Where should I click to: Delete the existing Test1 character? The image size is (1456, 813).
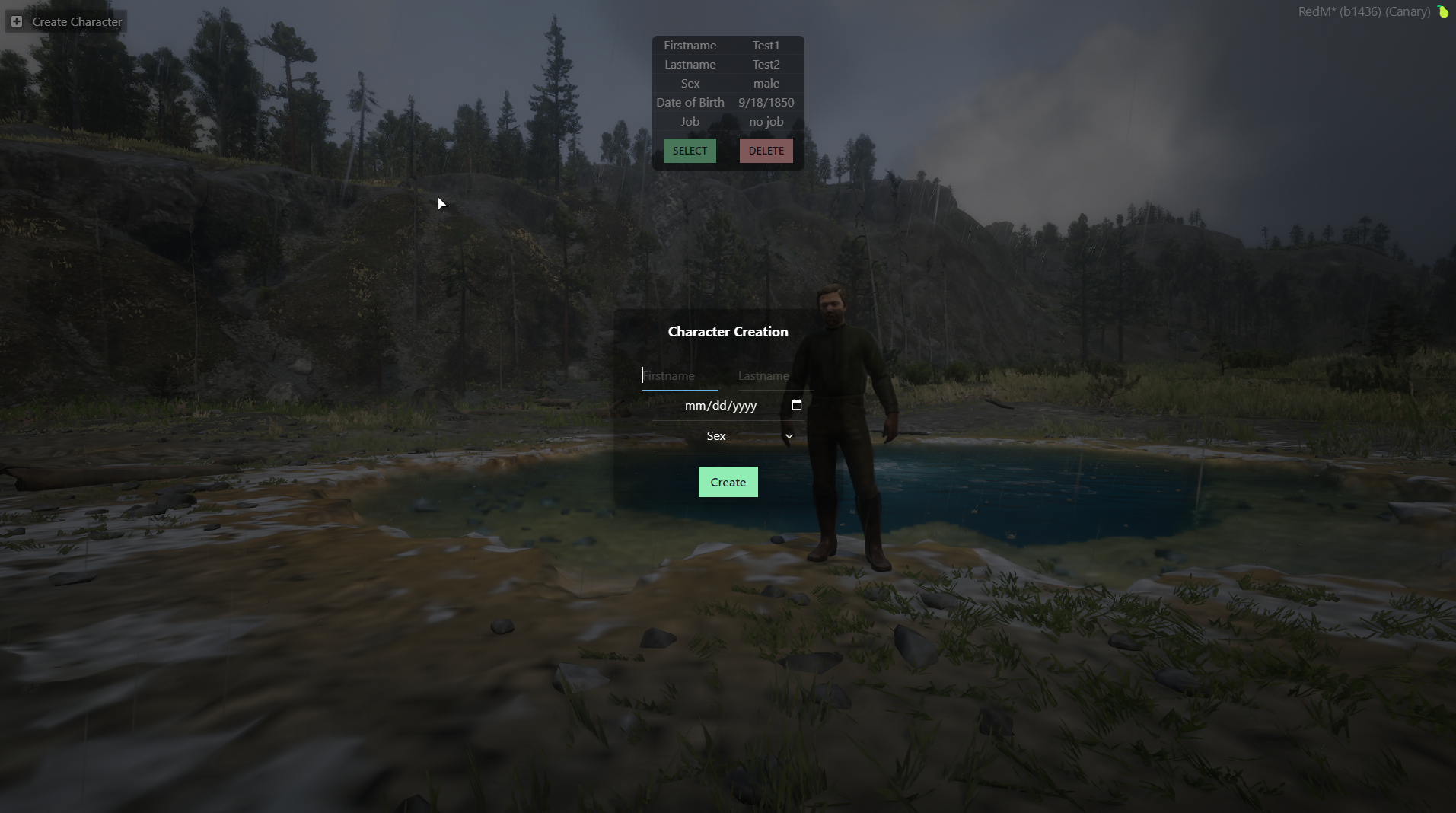[x=766, y=151]
